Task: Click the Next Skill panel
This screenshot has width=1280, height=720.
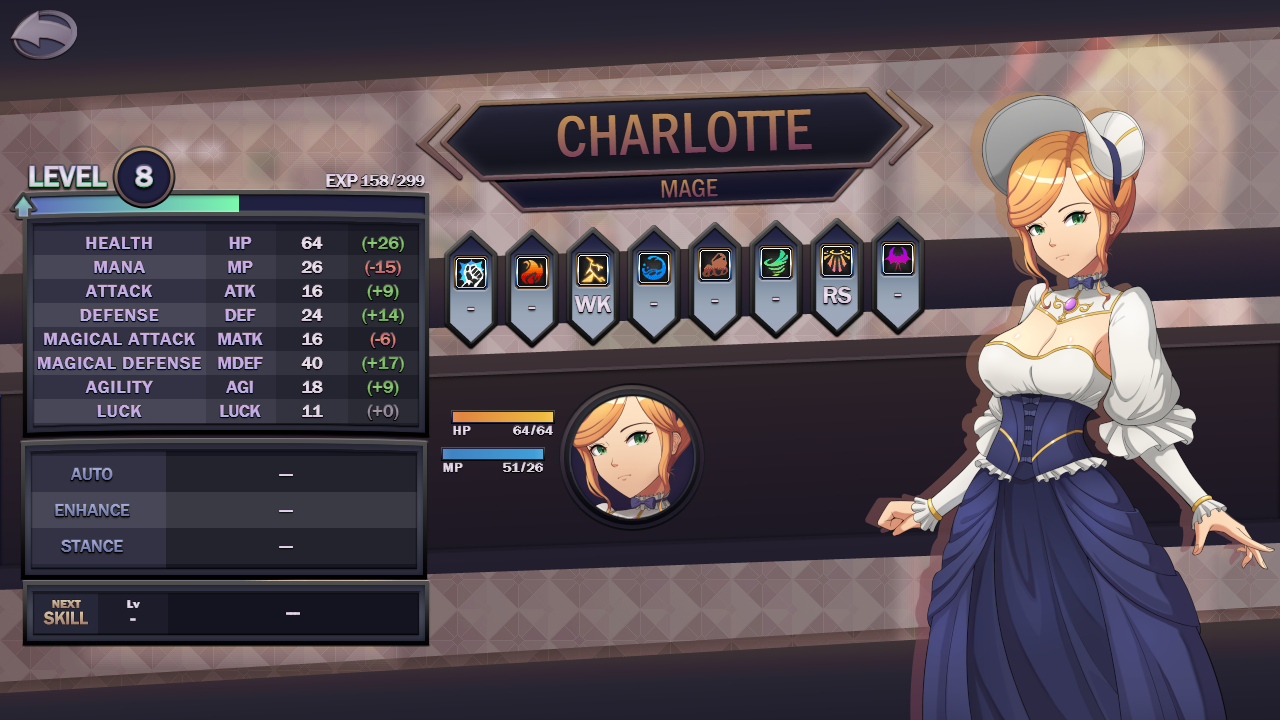Action: [x=226, y=613]
